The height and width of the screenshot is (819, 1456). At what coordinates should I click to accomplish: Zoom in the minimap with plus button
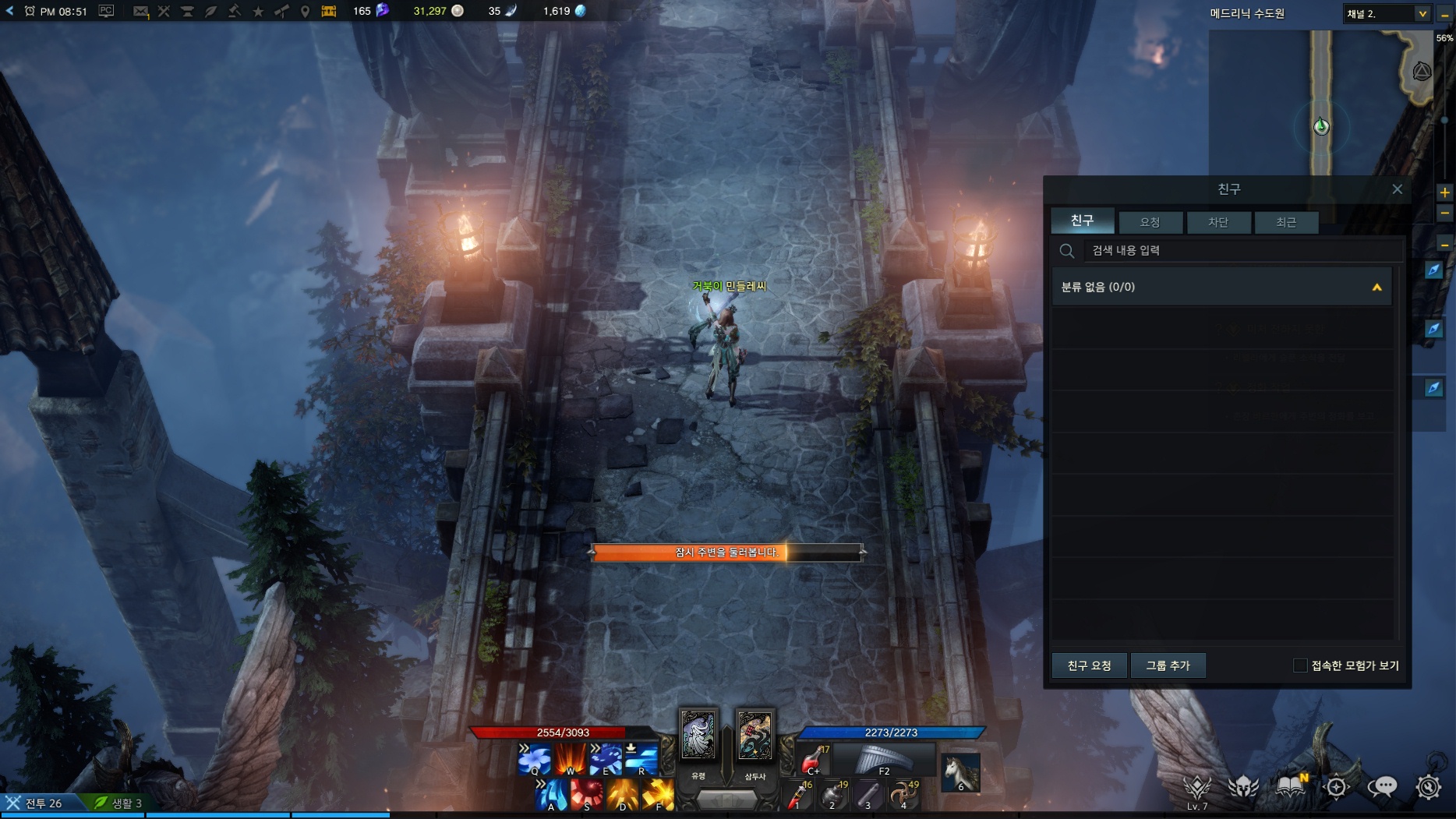1444,192
